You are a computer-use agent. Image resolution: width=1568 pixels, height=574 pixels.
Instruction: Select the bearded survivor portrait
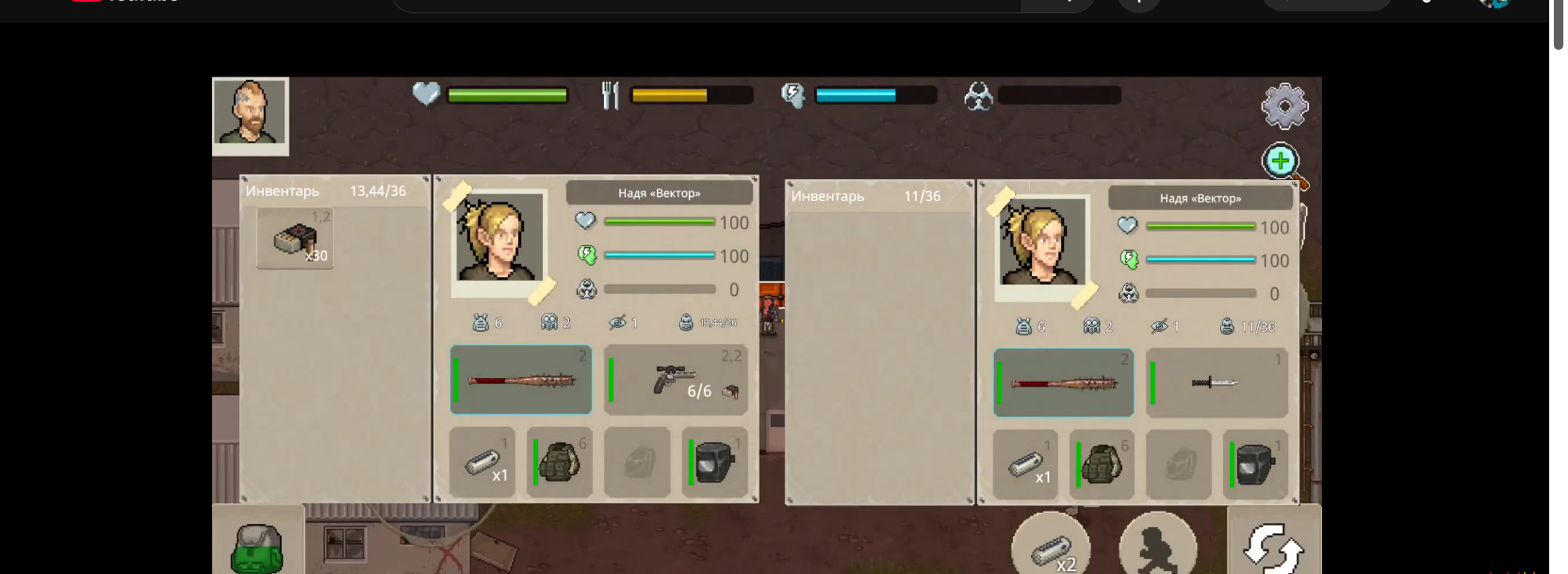coord(250,113)
